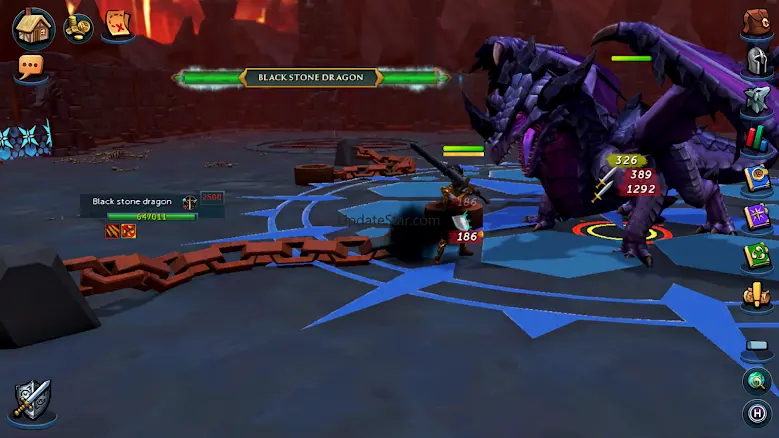Tap the round H button

(757, 412)
